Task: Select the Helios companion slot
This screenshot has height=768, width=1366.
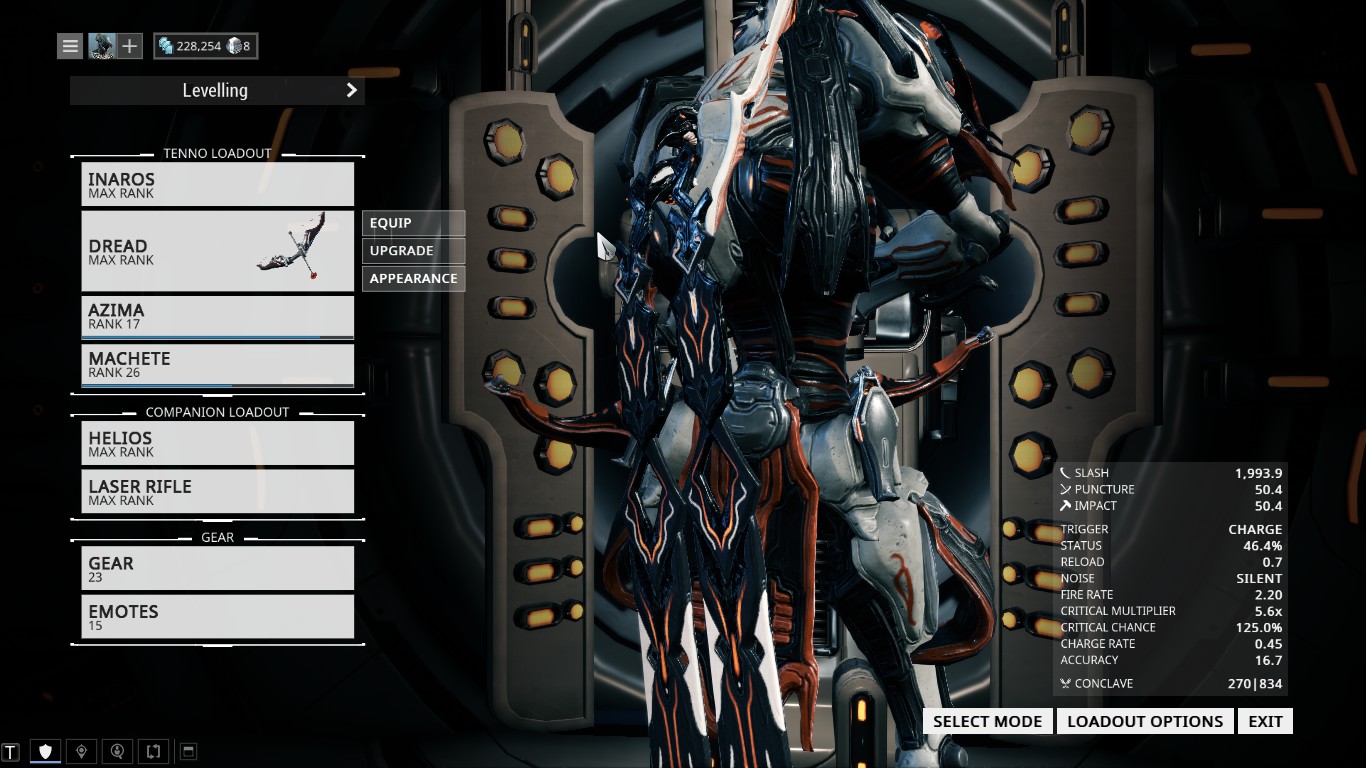Action: (217, 444)
